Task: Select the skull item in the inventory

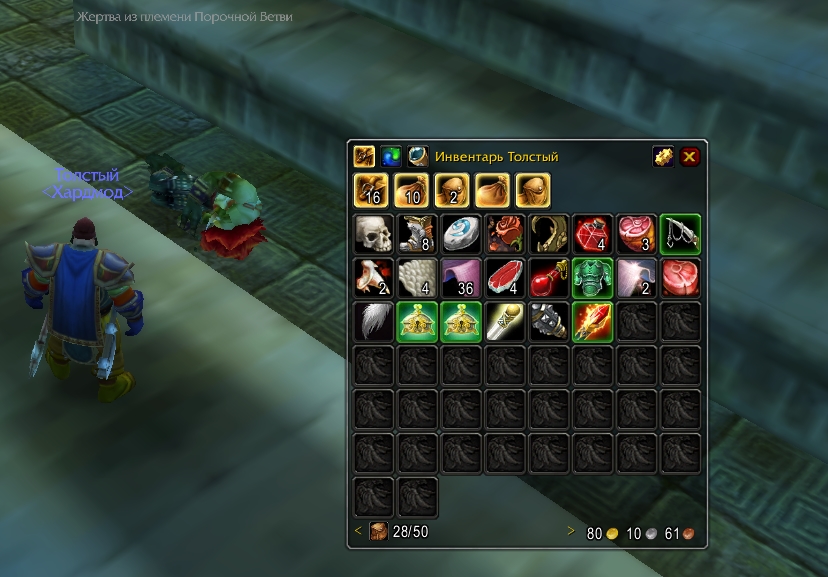Action: pos(374,234)
